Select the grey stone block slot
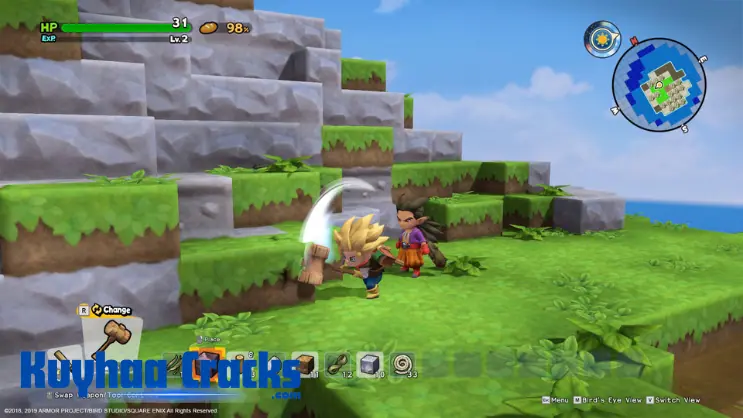Image resolution: width=743 pixels, height=418 pixels. (370, 365)
